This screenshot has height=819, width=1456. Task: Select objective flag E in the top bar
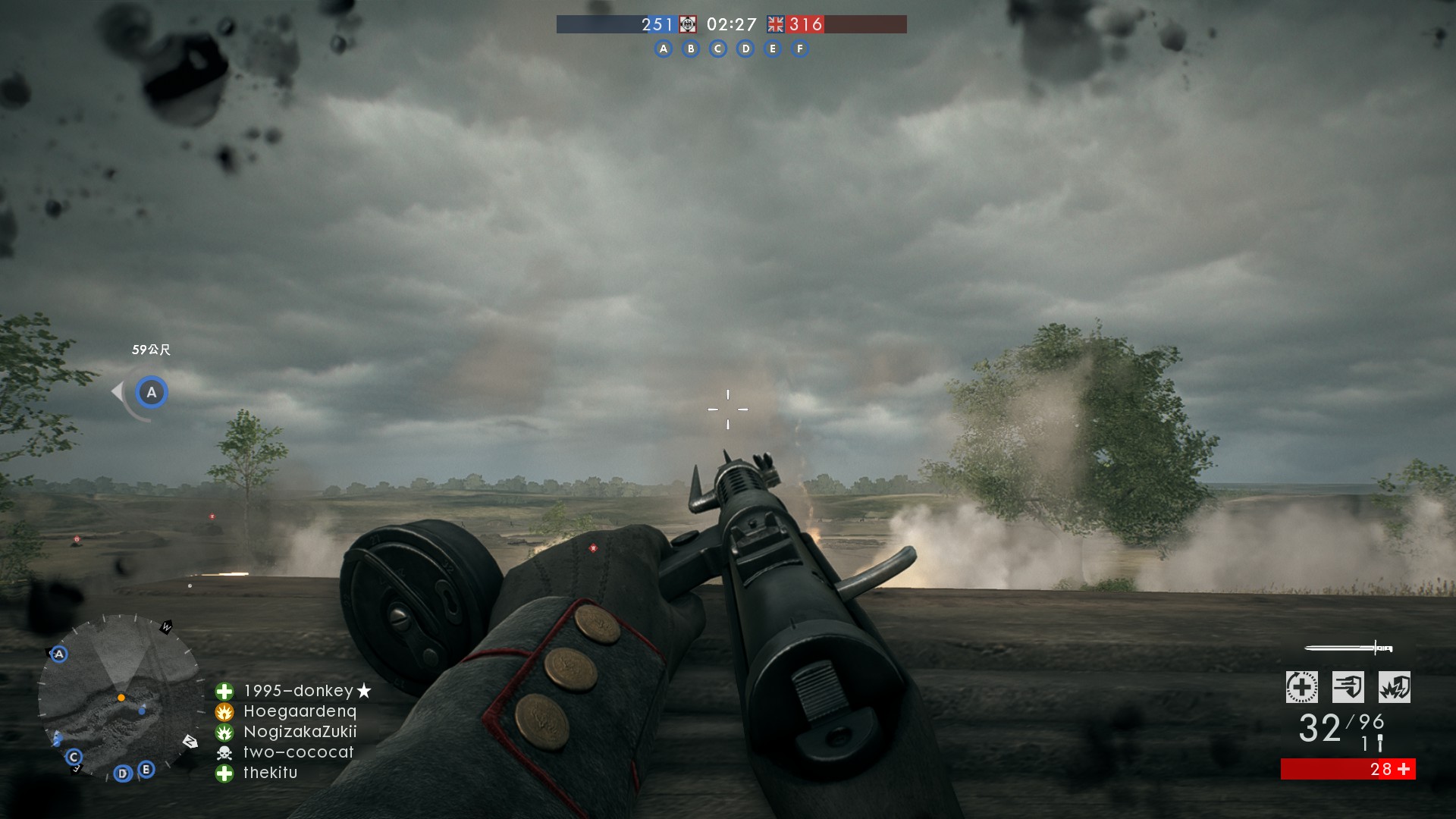point(773,49)
